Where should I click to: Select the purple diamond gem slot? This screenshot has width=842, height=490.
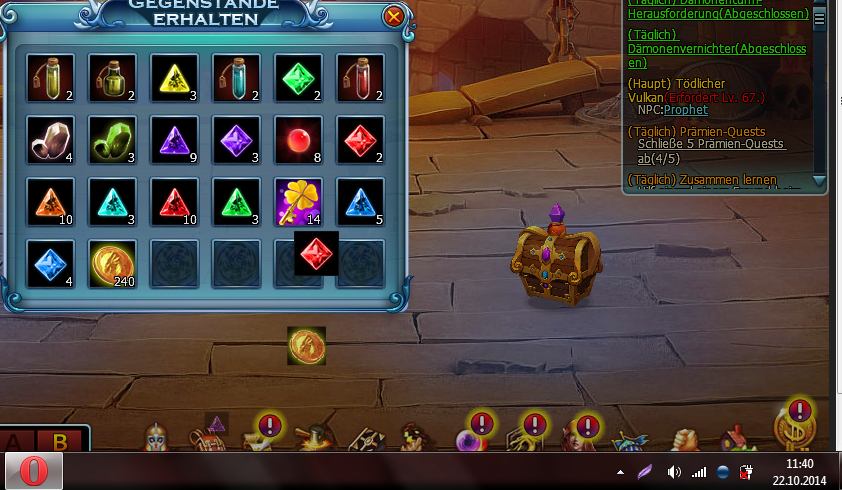236,139
